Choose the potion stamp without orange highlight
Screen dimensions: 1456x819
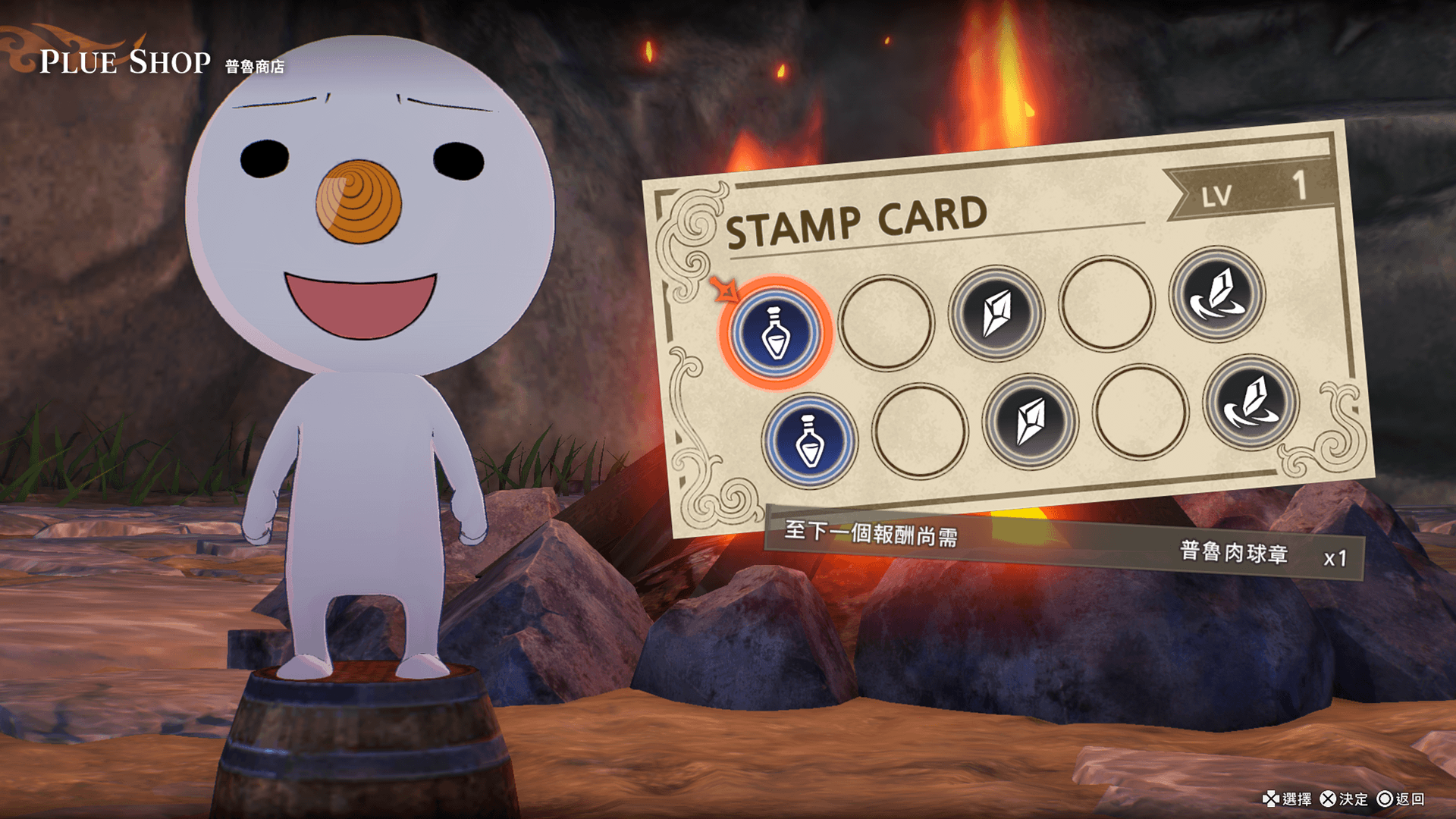(x=810, y=441)
